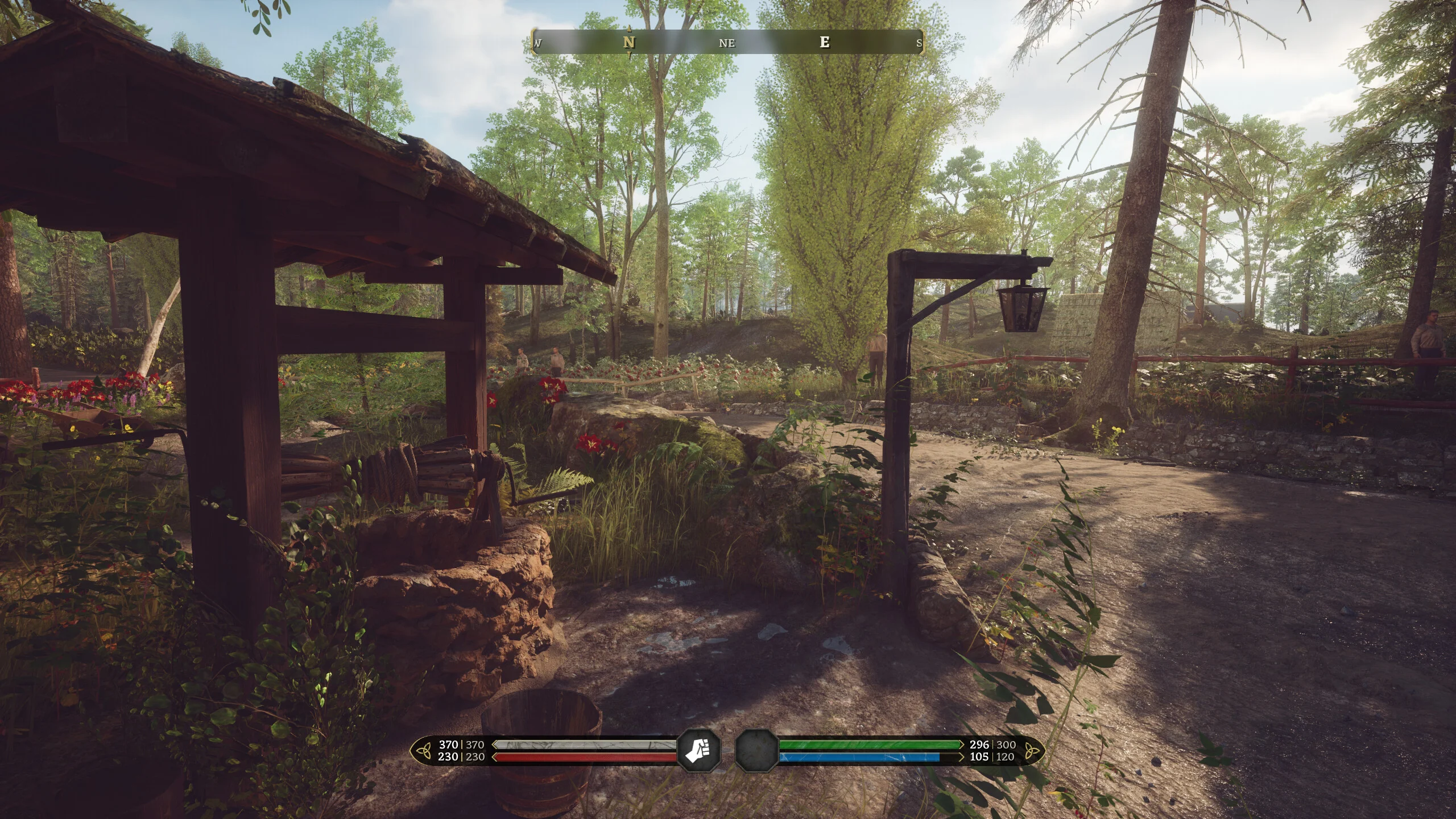This screenshot has width=1456, height=819.
Task: Click the East marker on the compass
Action: point(825,42)
